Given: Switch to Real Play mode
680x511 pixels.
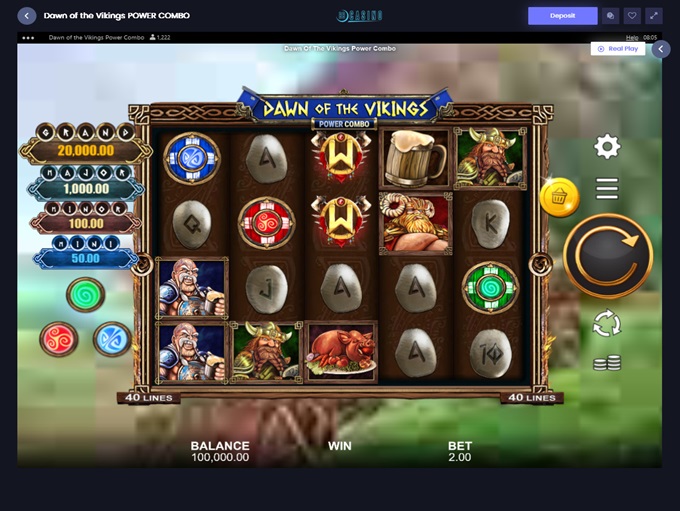Looking at the screenshot, I should (x=618, y=48).
